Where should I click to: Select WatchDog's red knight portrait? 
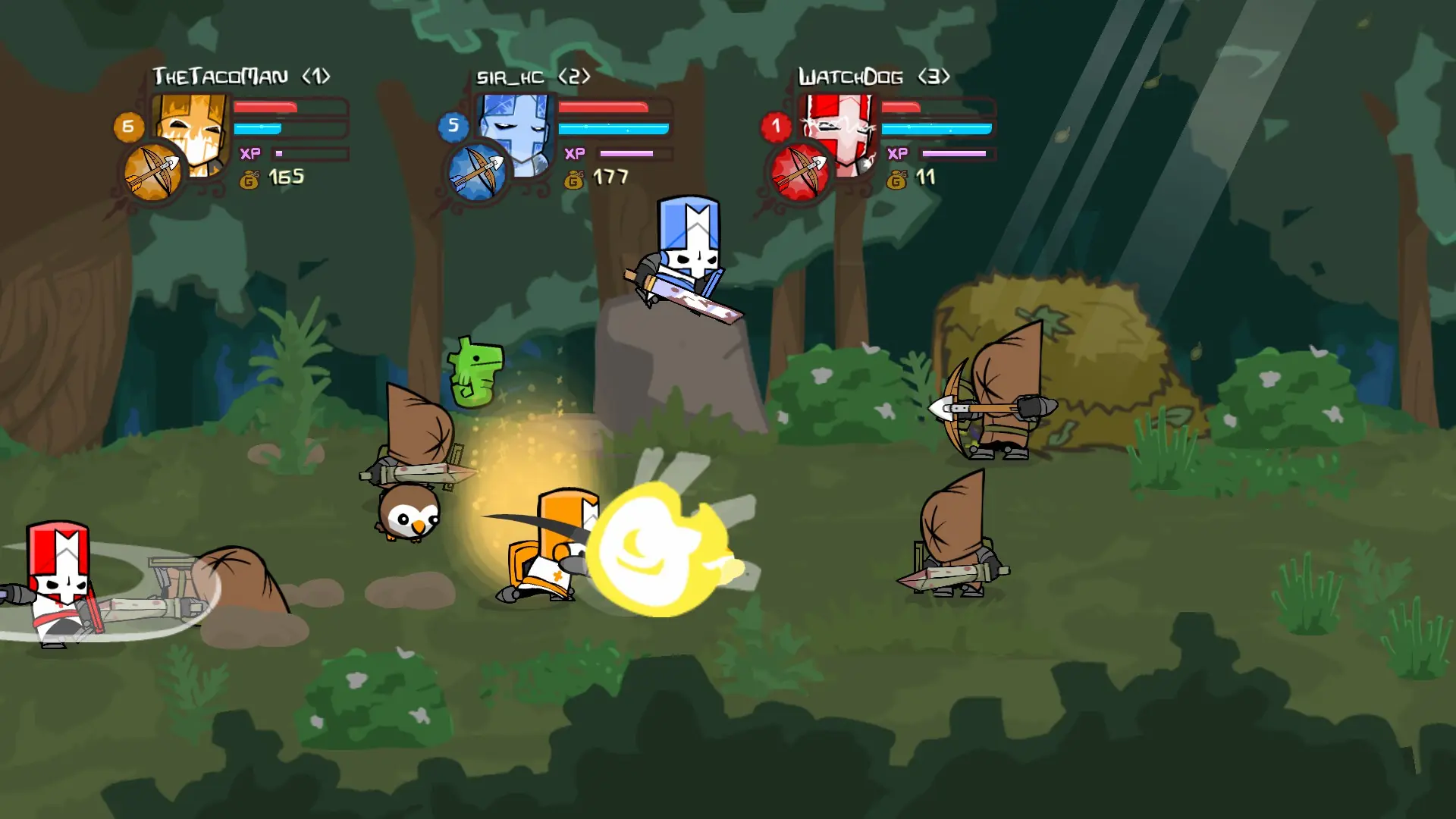840,130
